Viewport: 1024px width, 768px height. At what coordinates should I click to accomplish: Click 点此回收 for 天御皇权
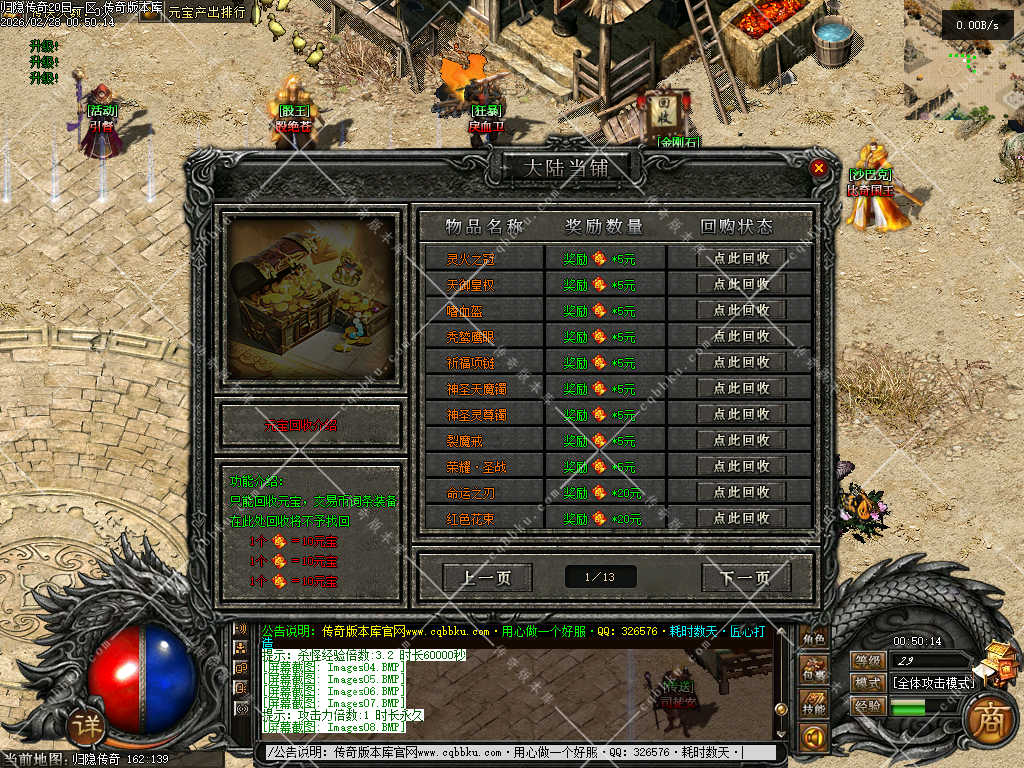point(741,284)
